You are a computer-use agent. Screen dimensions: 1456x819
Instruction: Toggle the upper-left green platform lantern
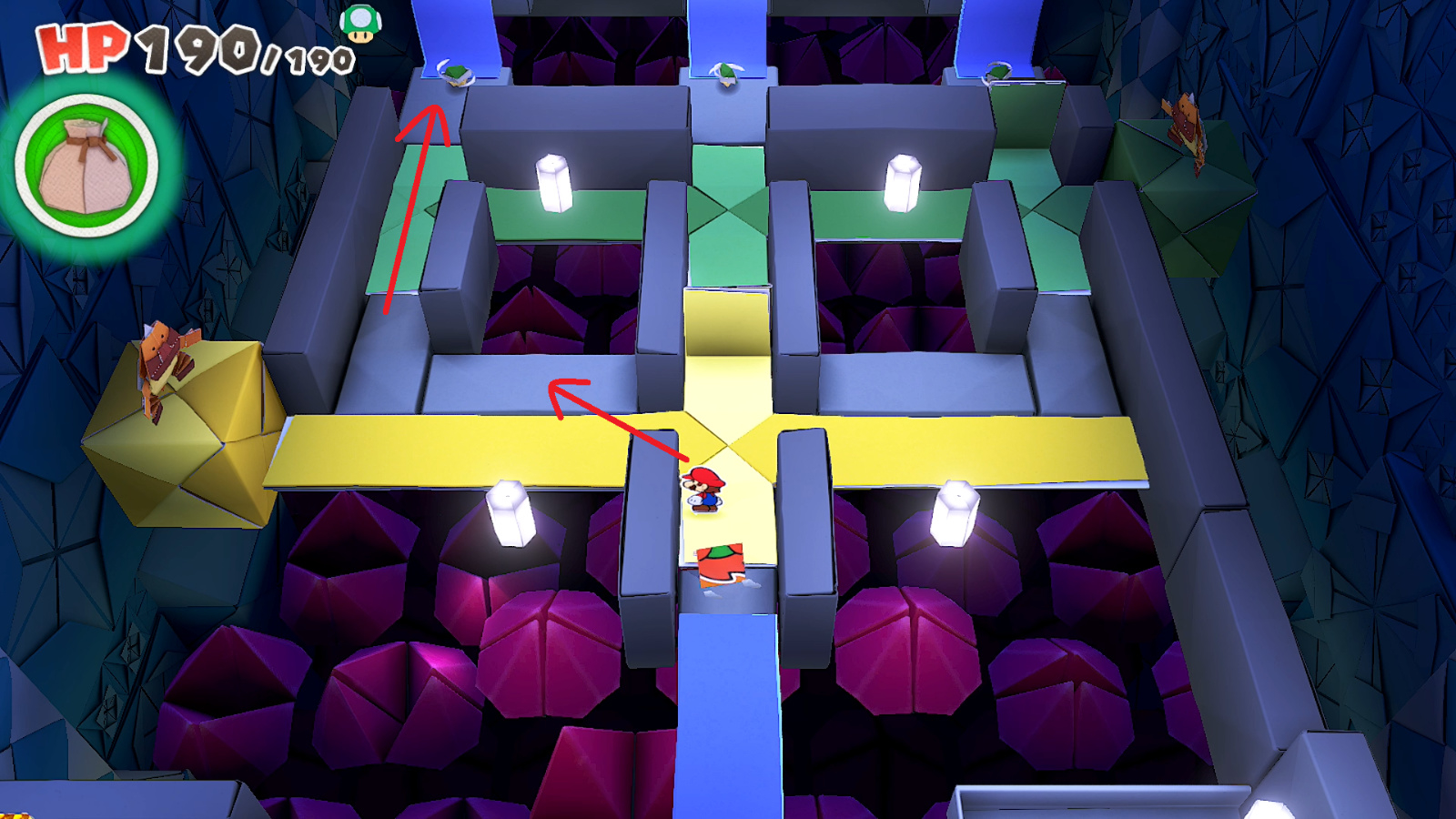pos(552,182)
